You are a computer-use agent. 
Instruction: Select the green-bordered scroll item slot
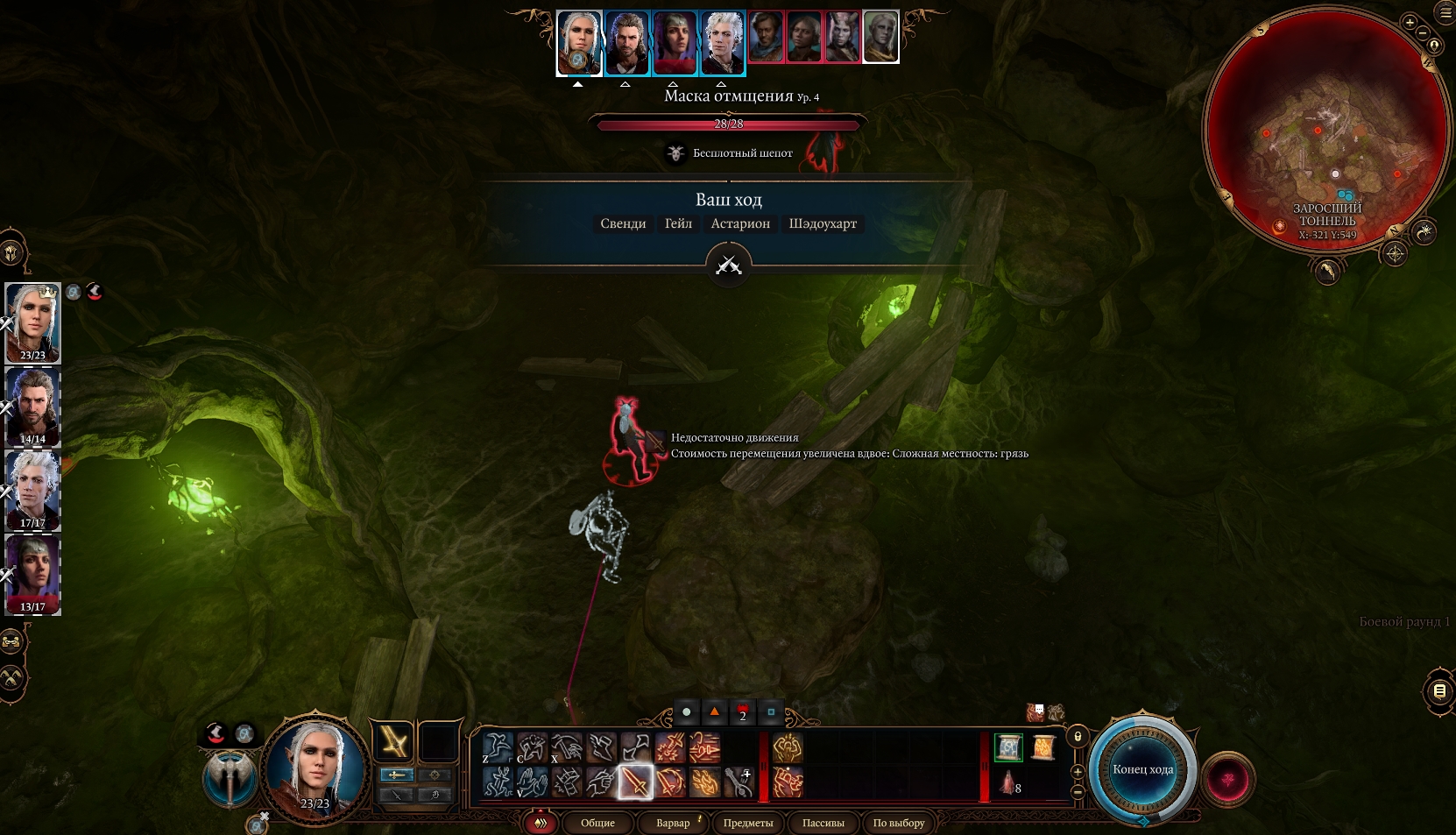click(1008, 747)
